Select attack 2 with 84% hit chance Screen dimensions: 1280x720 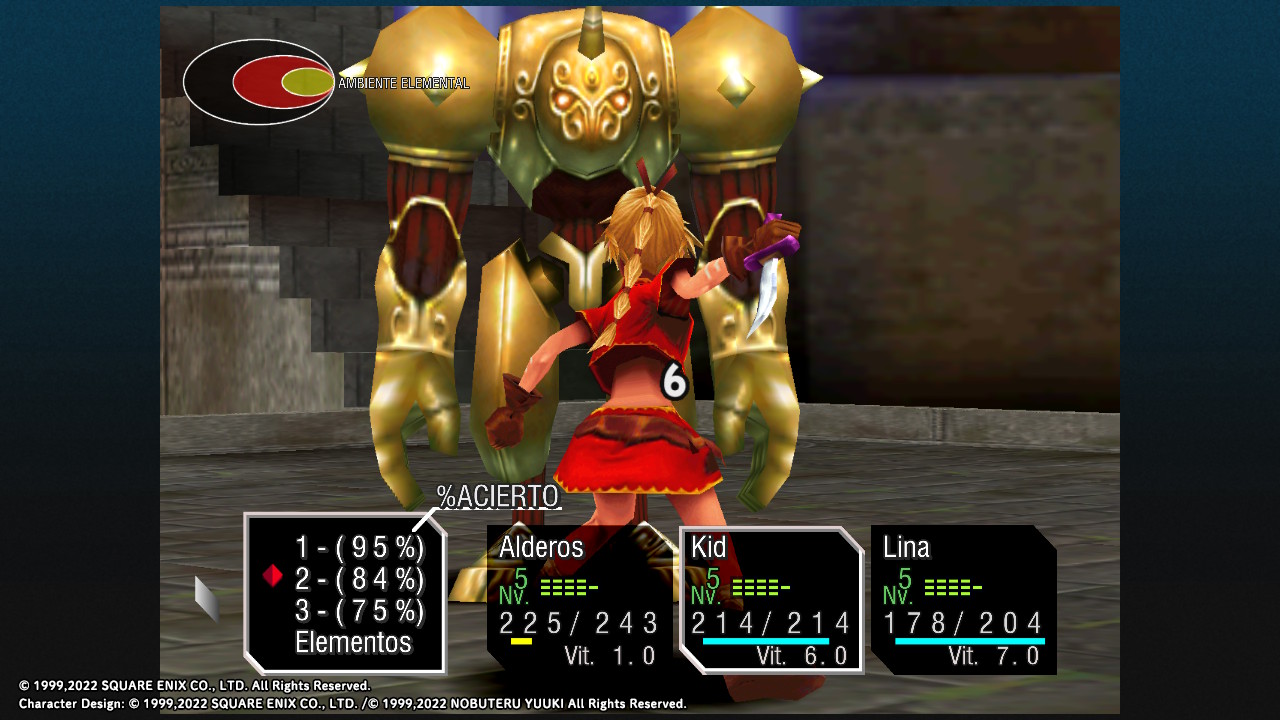point(359,578)
